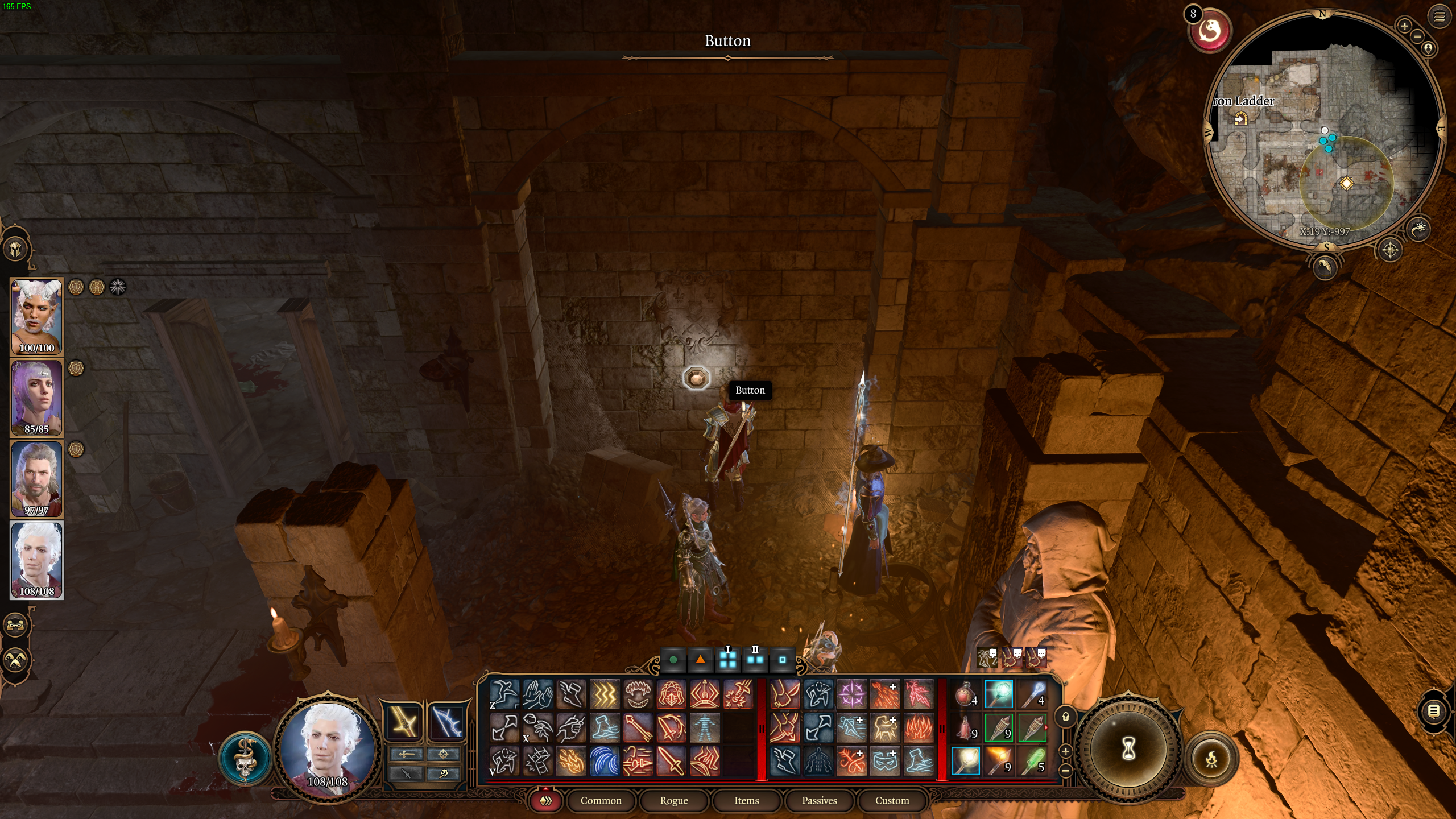Open the Rogue actions tab

pyautogui.click(x=673, y=800)
